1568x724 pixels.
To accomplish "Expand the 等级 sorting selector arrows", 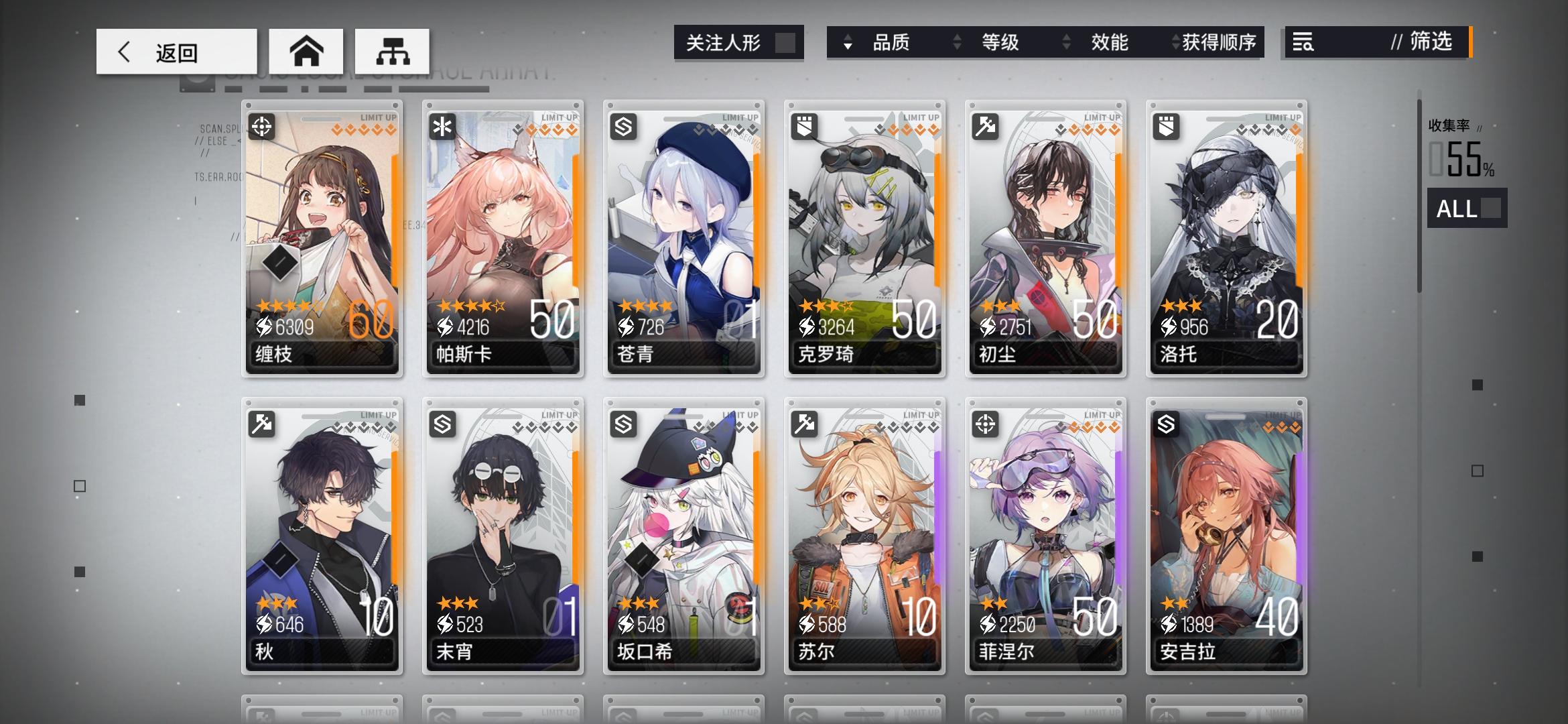I will tap(957, 42).
